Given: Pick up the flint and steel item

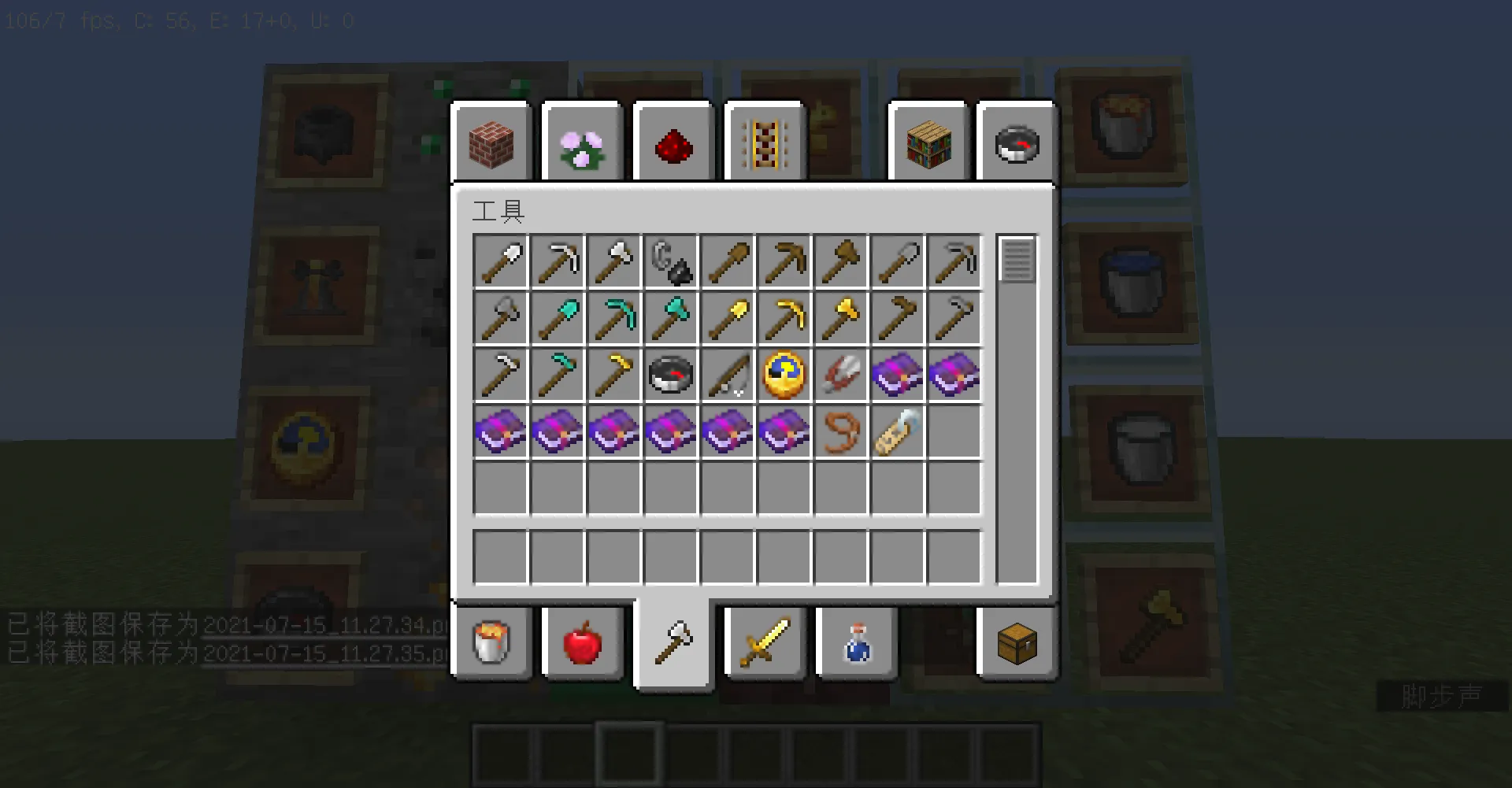Looking at the screenshot, I should [672, 262].
